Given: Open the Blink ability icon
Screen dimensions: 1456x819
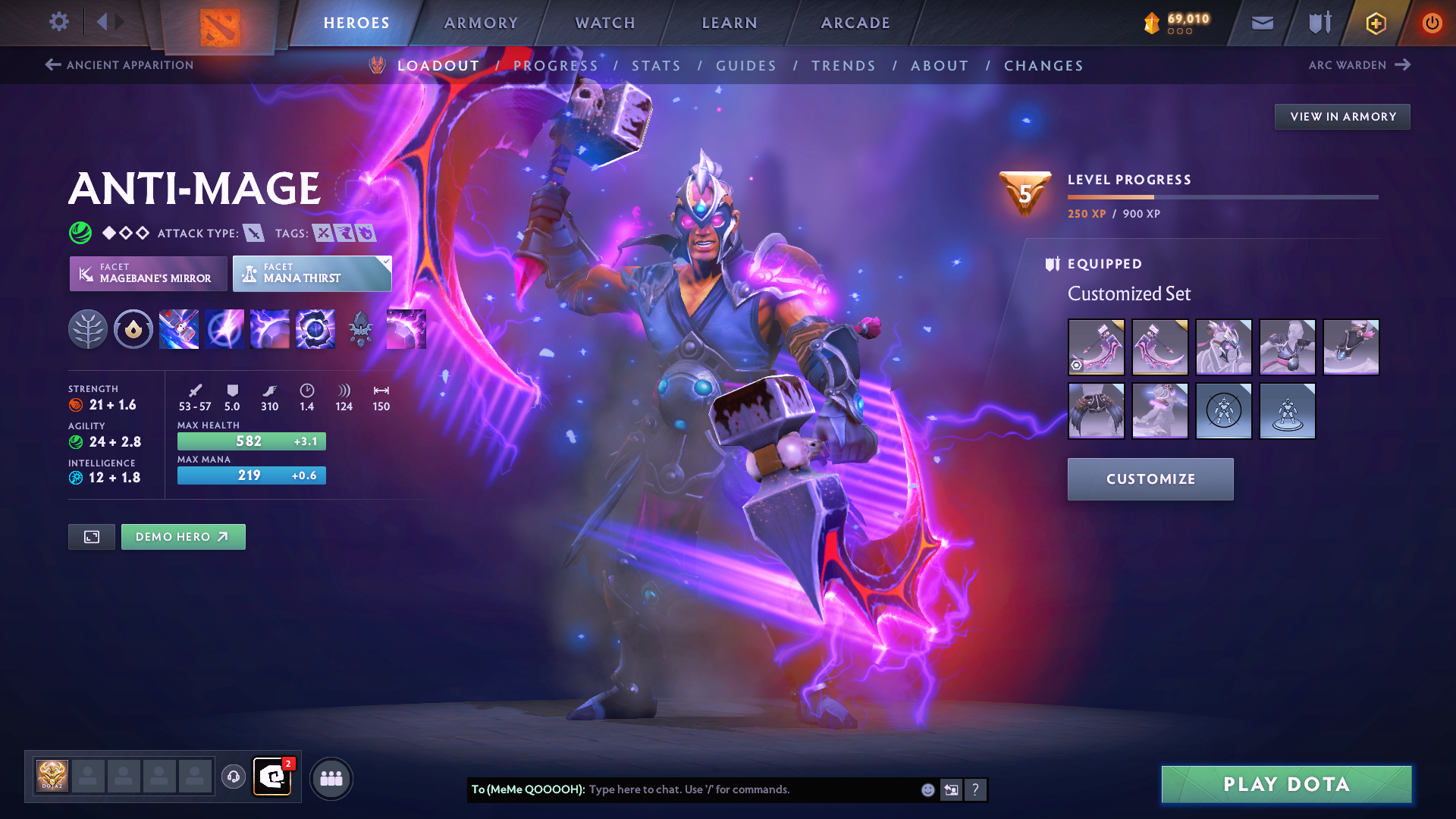Looking at the screenshot, I should coord(224,328).
